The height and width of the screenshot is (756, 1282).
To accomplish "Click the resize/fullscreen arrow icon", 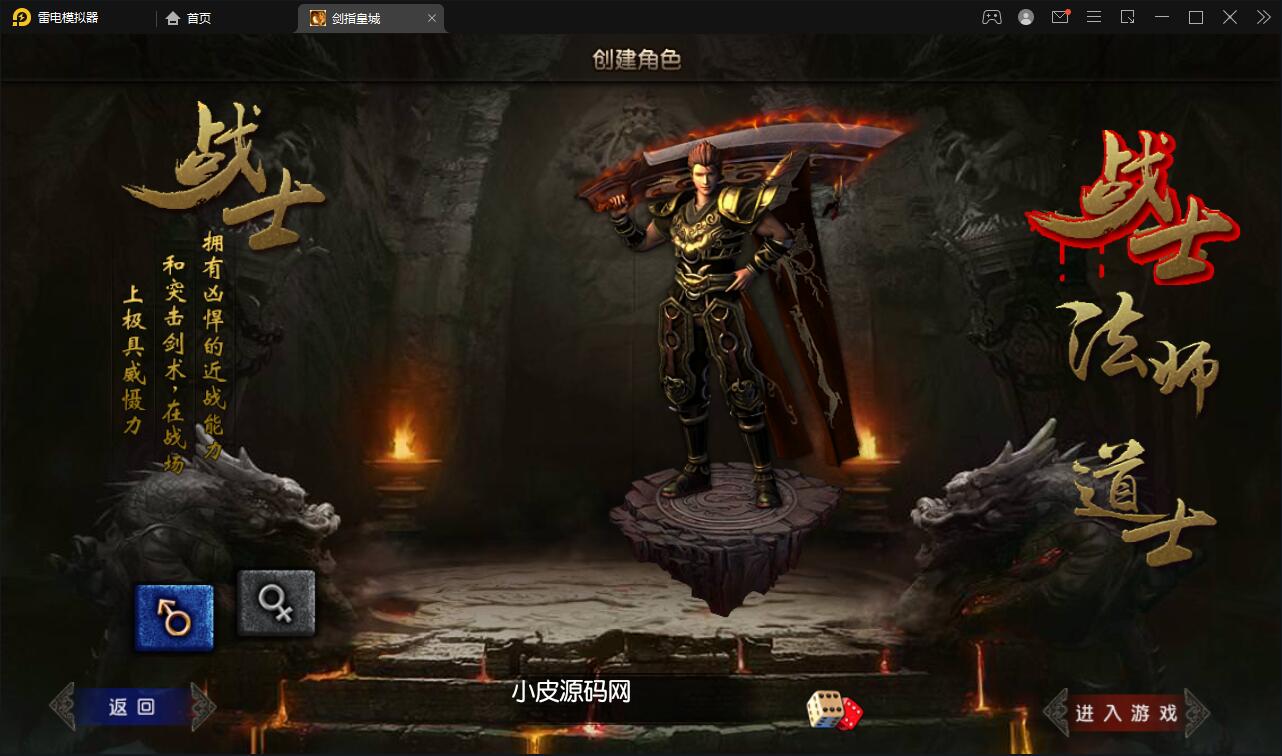I will [1128, 17].
